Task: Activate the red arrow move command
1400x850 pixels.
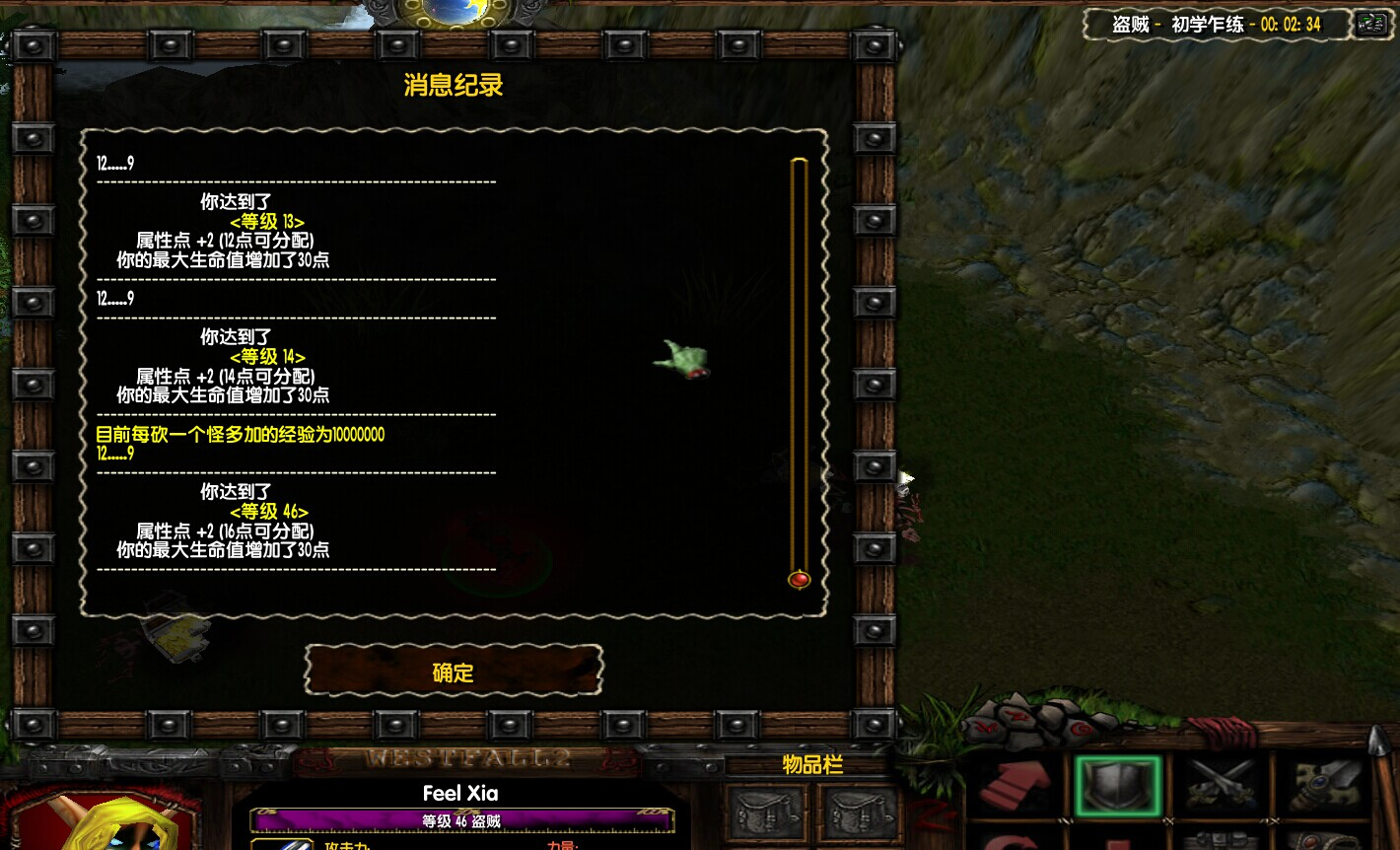Action: tap(1015, 786)
